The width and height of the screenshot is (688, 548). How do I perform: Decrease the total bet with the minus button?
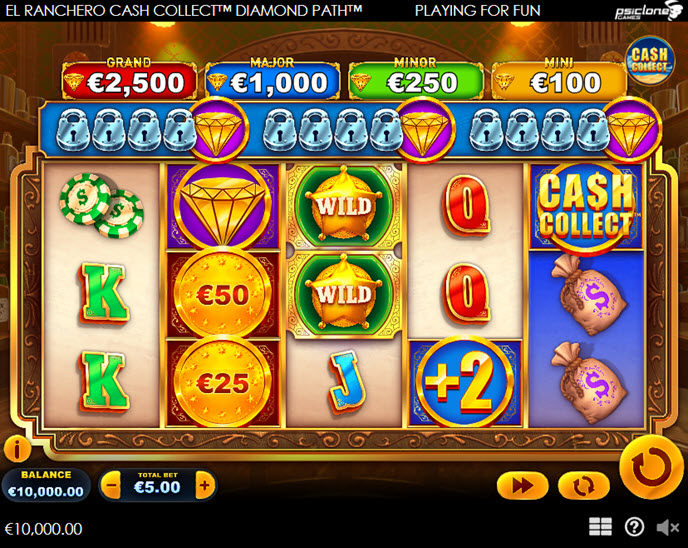click(x=112, y=487)
